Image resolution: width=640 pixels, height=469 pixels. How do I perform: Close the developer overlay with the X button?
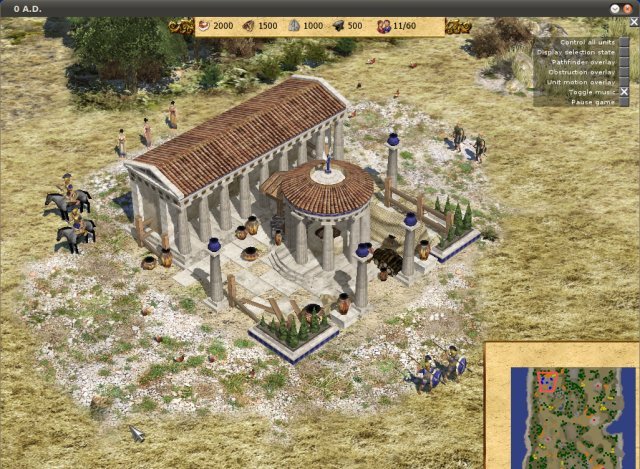point(624,93)
